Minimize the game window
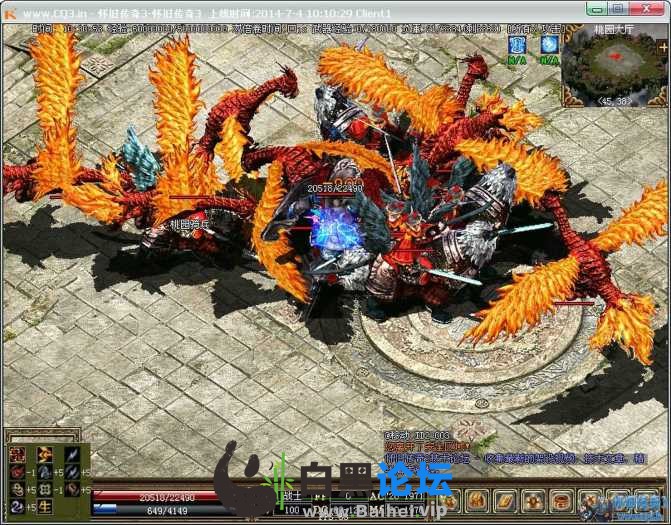671x525 pixels. [x=597, y=9]
